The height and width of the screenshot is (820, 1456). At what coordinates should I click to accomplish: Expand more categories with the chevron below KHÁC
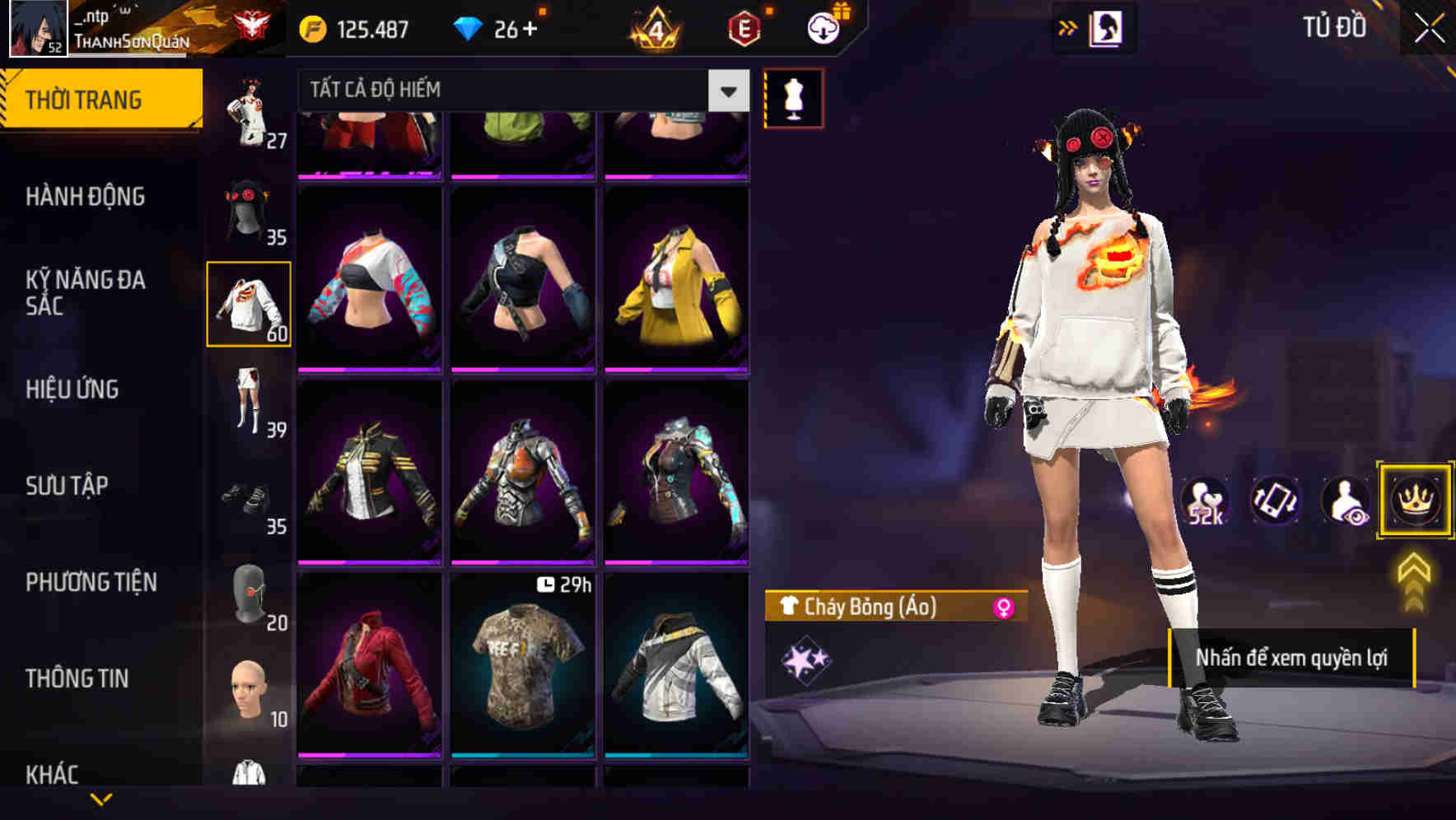101,799
